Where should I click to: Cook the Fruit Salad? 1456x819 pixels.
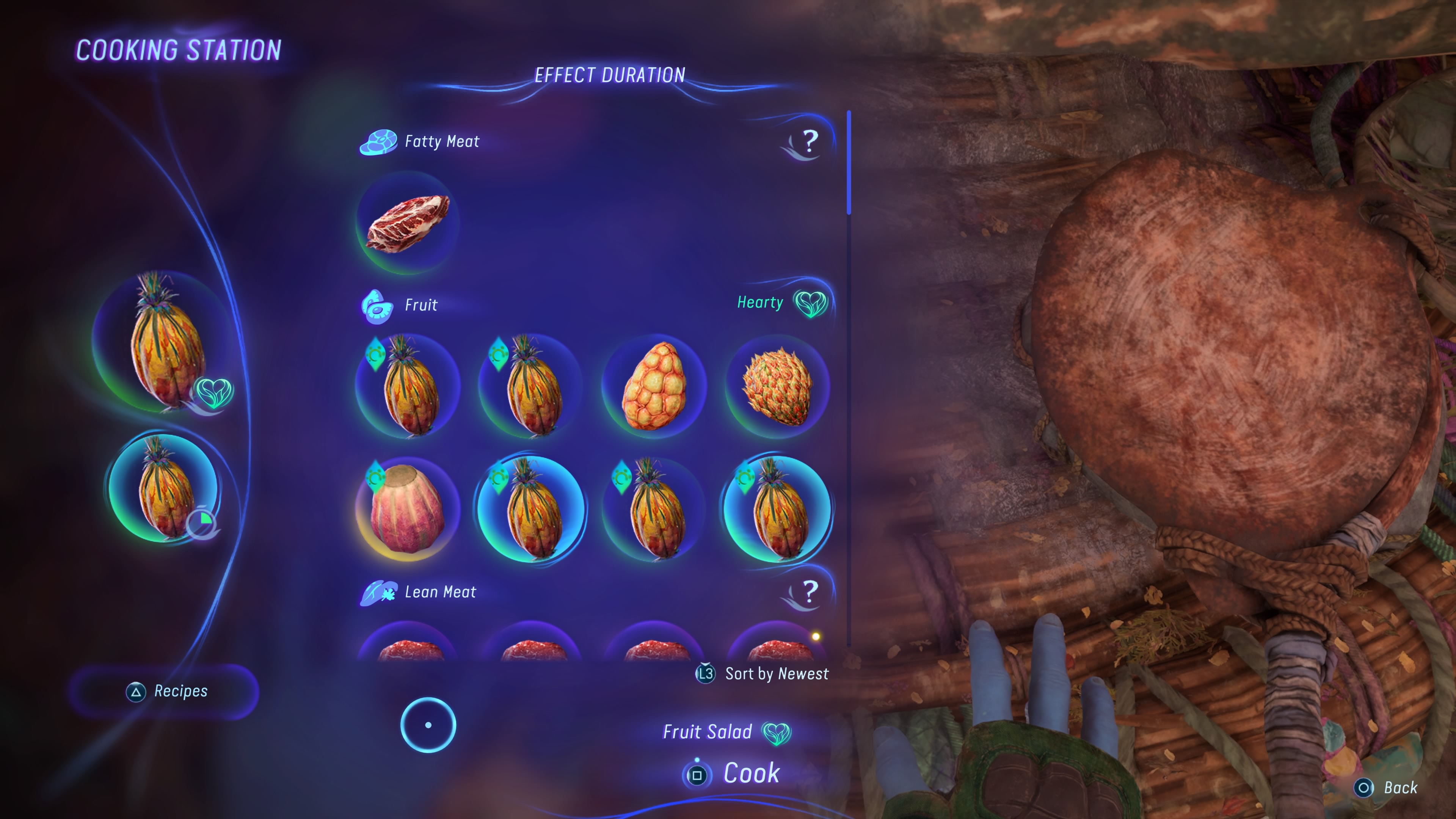coord(733,774)
